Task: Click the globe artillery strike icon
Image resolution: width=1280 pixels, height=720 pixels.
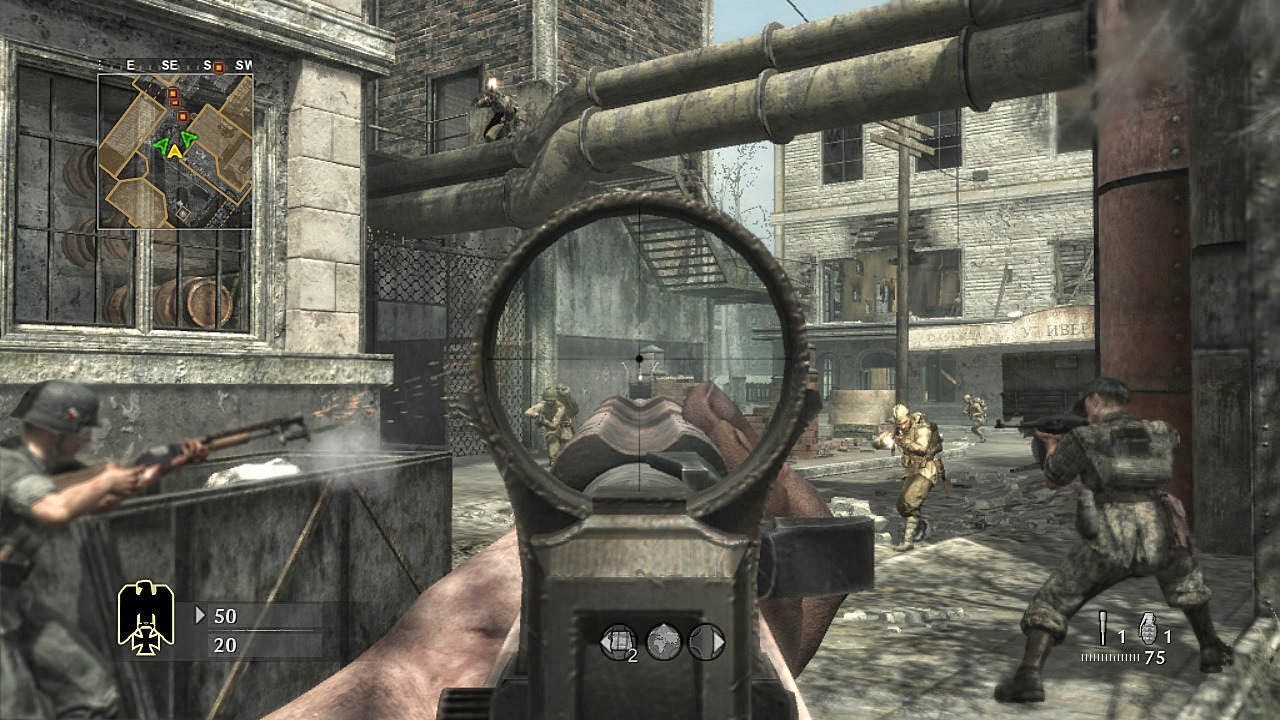Action: 663,643
